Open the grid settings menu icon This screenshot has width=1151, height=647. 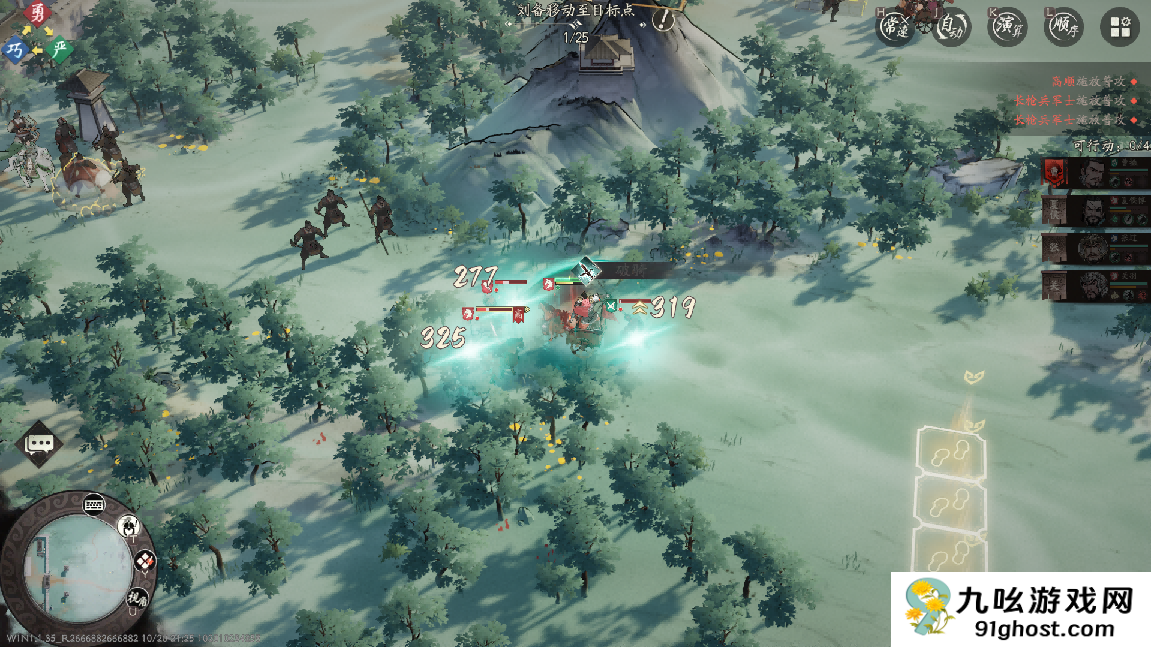[1120, 27]
